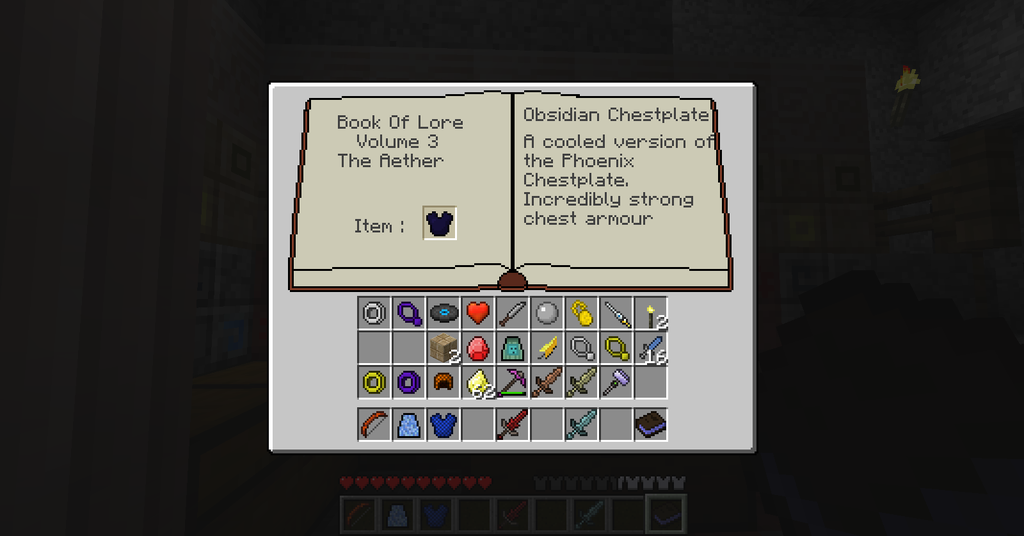Select the pink-headed pickaxe
Viewport: 1024px width, 536px height.
pos(512,382)
